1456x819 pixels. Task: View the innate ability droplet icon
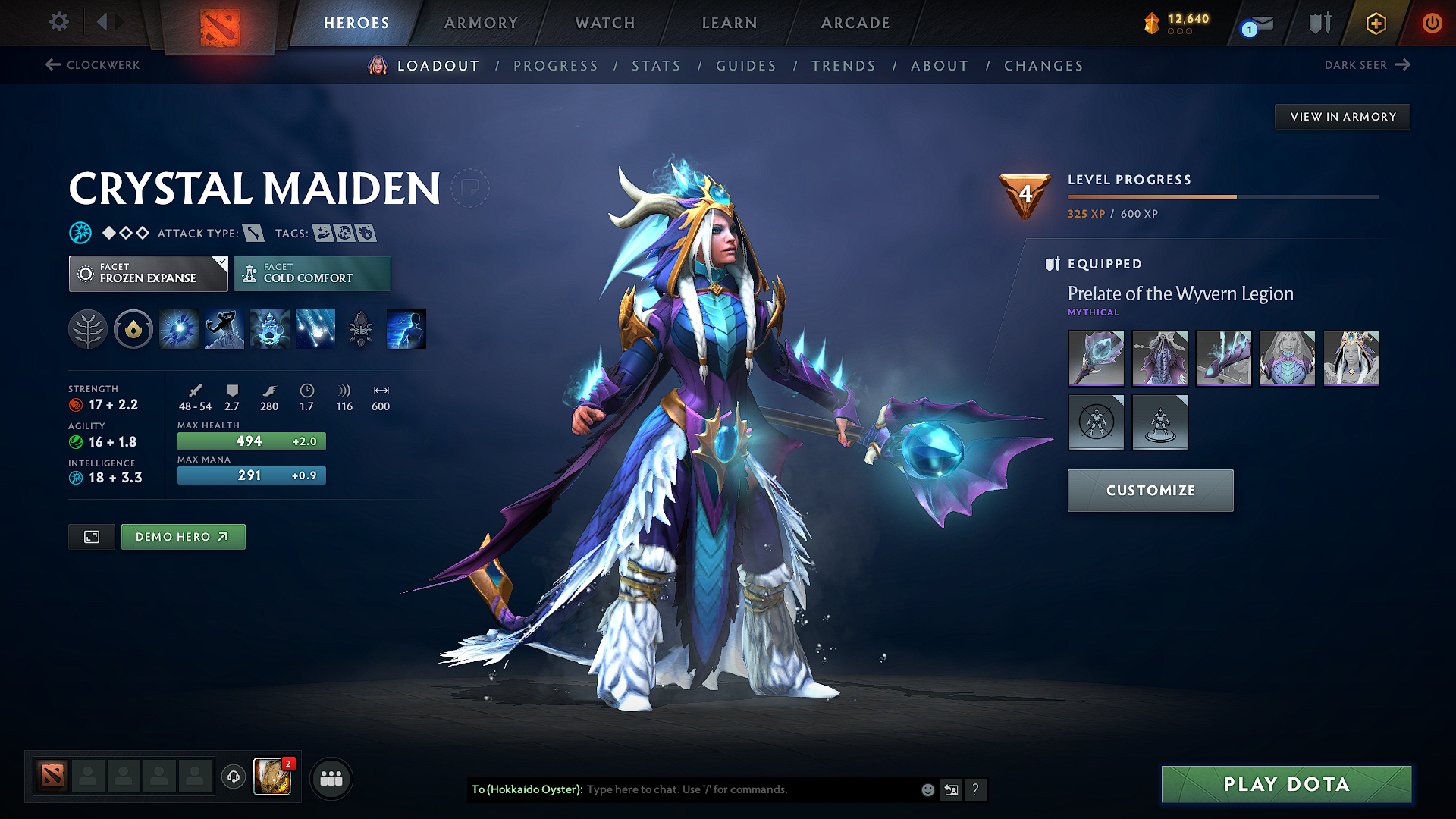click(133, 328)
